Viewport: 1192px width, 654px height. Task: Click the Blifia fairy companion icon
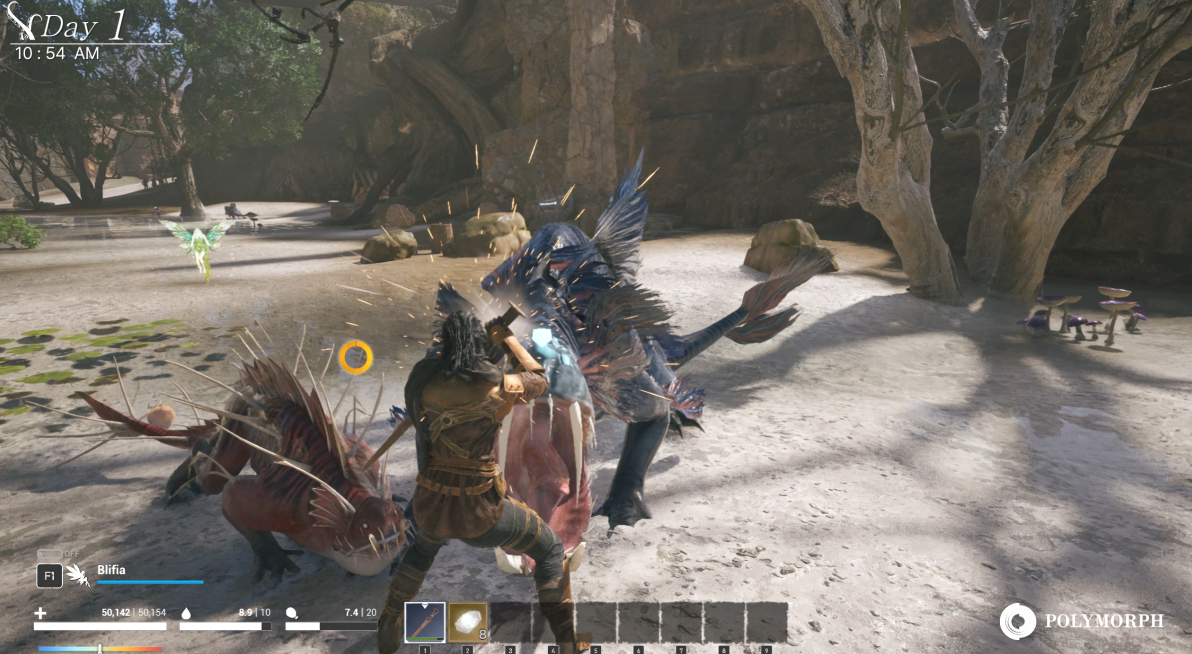pyautogui.click(x=77, y=575)
